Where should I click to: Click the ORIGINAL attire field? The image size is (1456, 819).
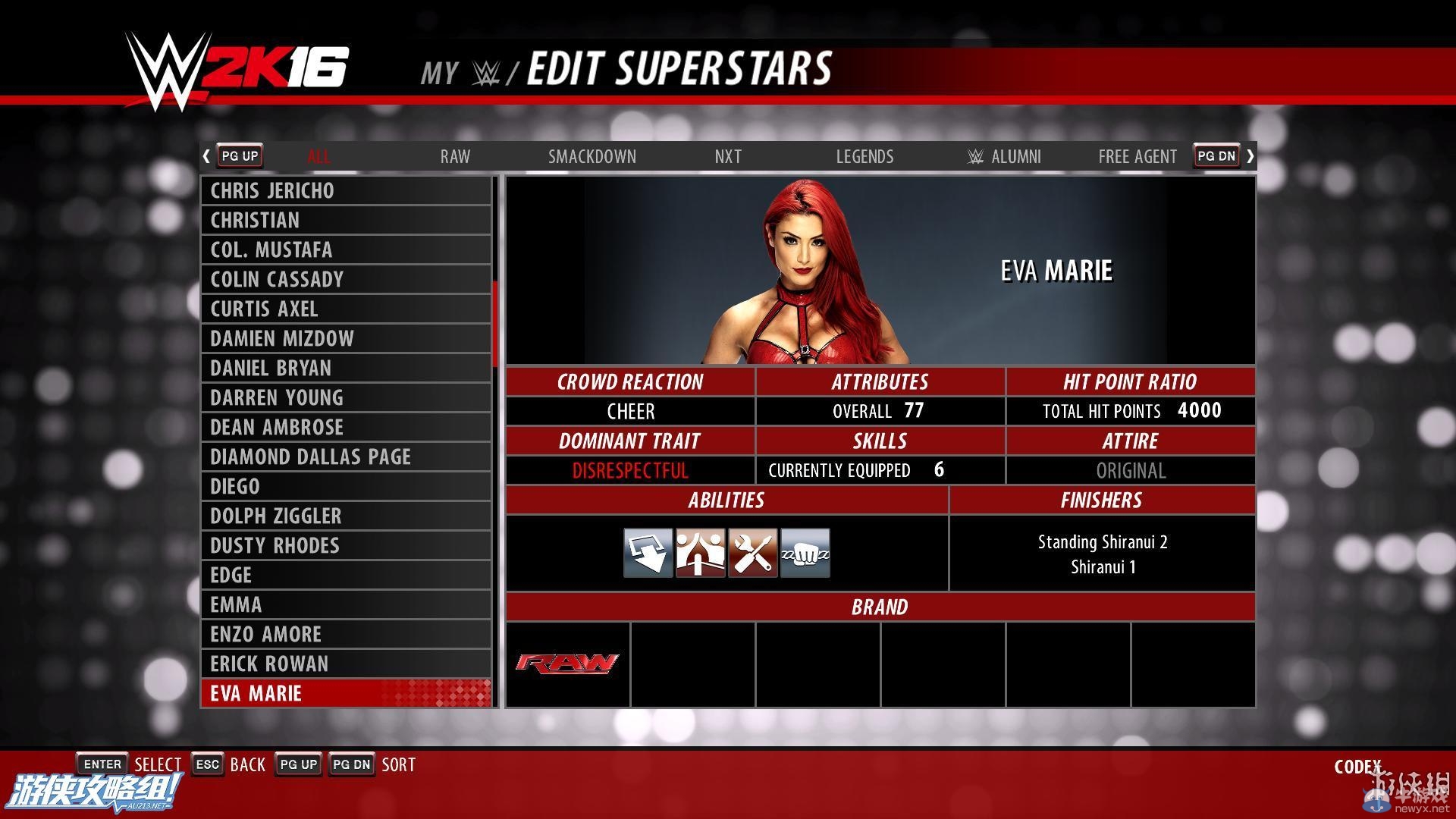tap(1130, 470)
